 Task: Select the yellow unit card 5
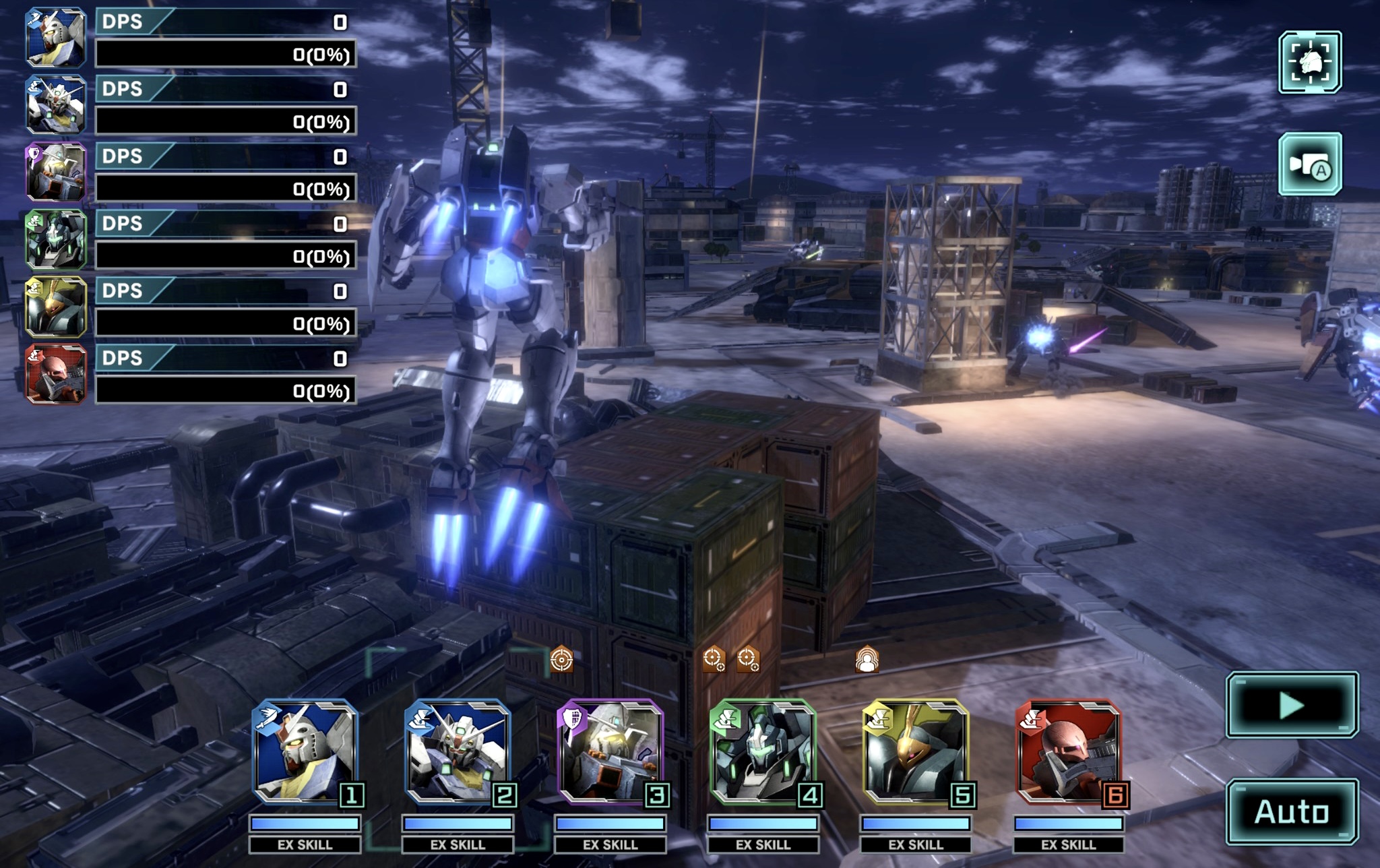[x=916, y=752]
